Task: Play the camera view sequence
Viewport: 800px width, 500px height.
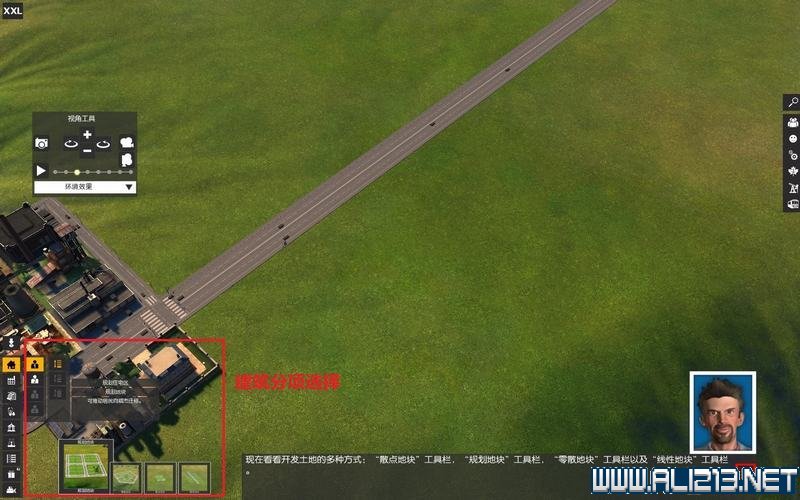Action: pos(42,171)
